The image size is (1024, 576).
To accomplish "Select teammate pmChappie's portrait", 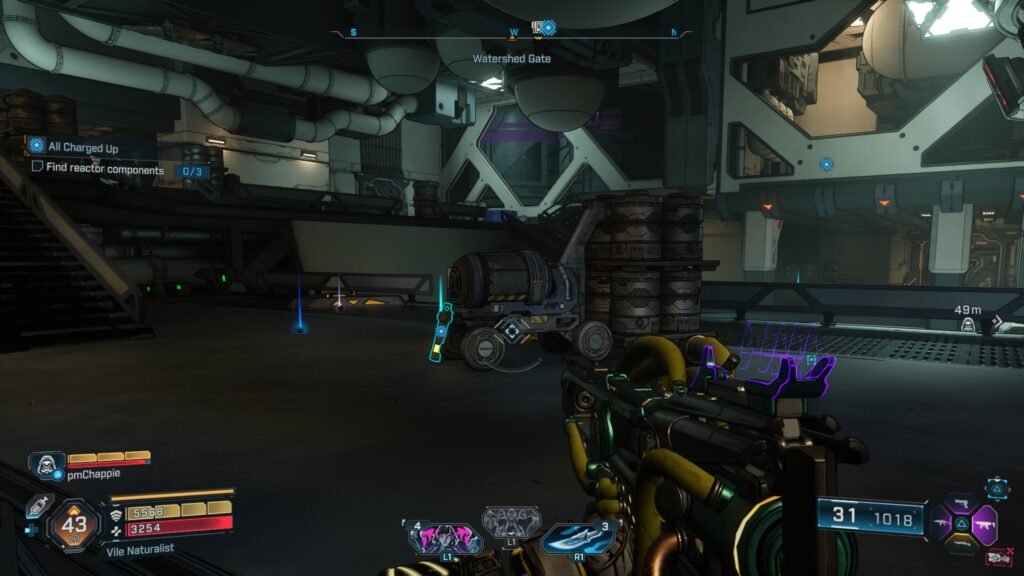I will click(45, 465).
